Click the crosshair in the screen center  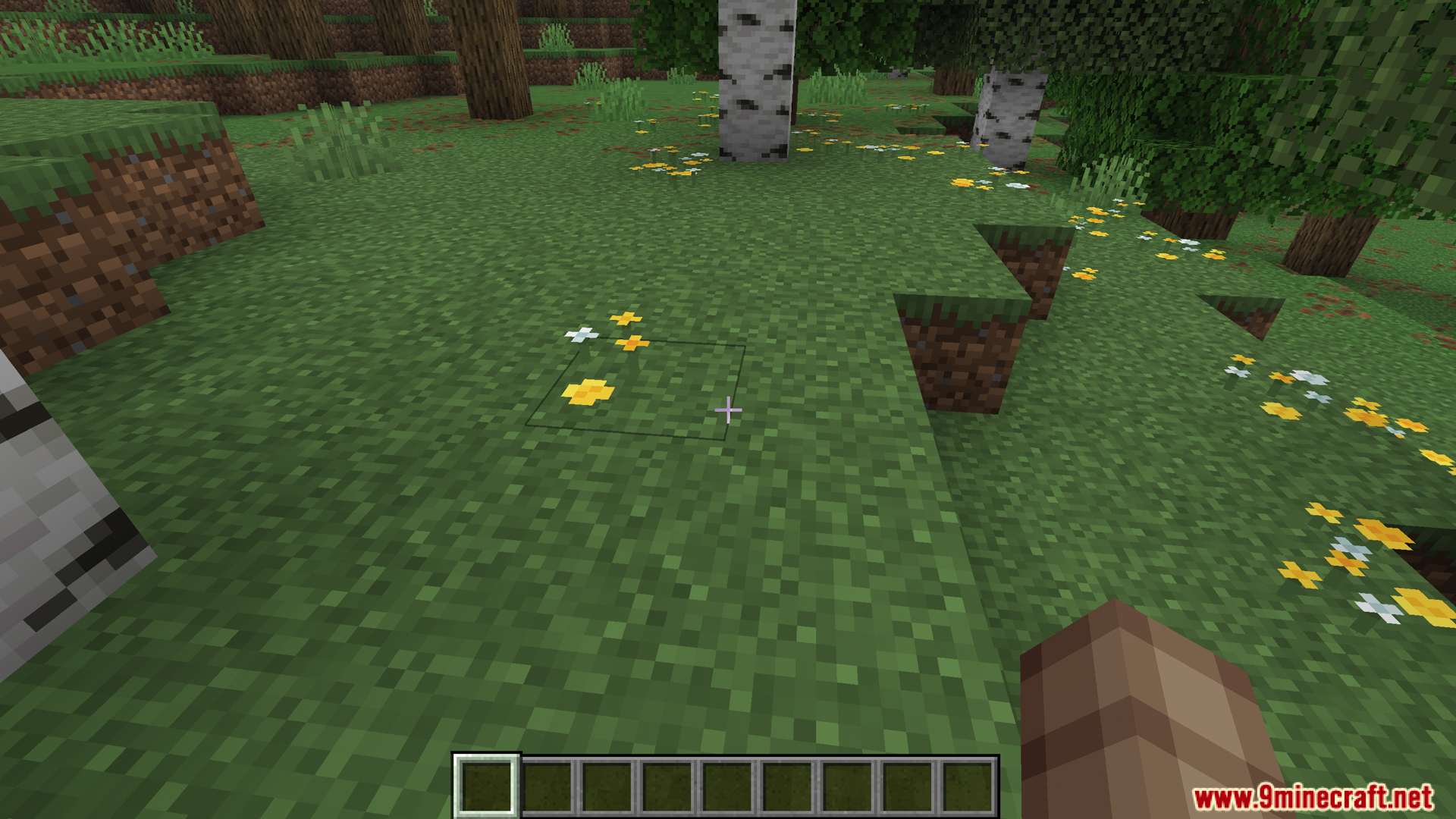tap(728, 409)
